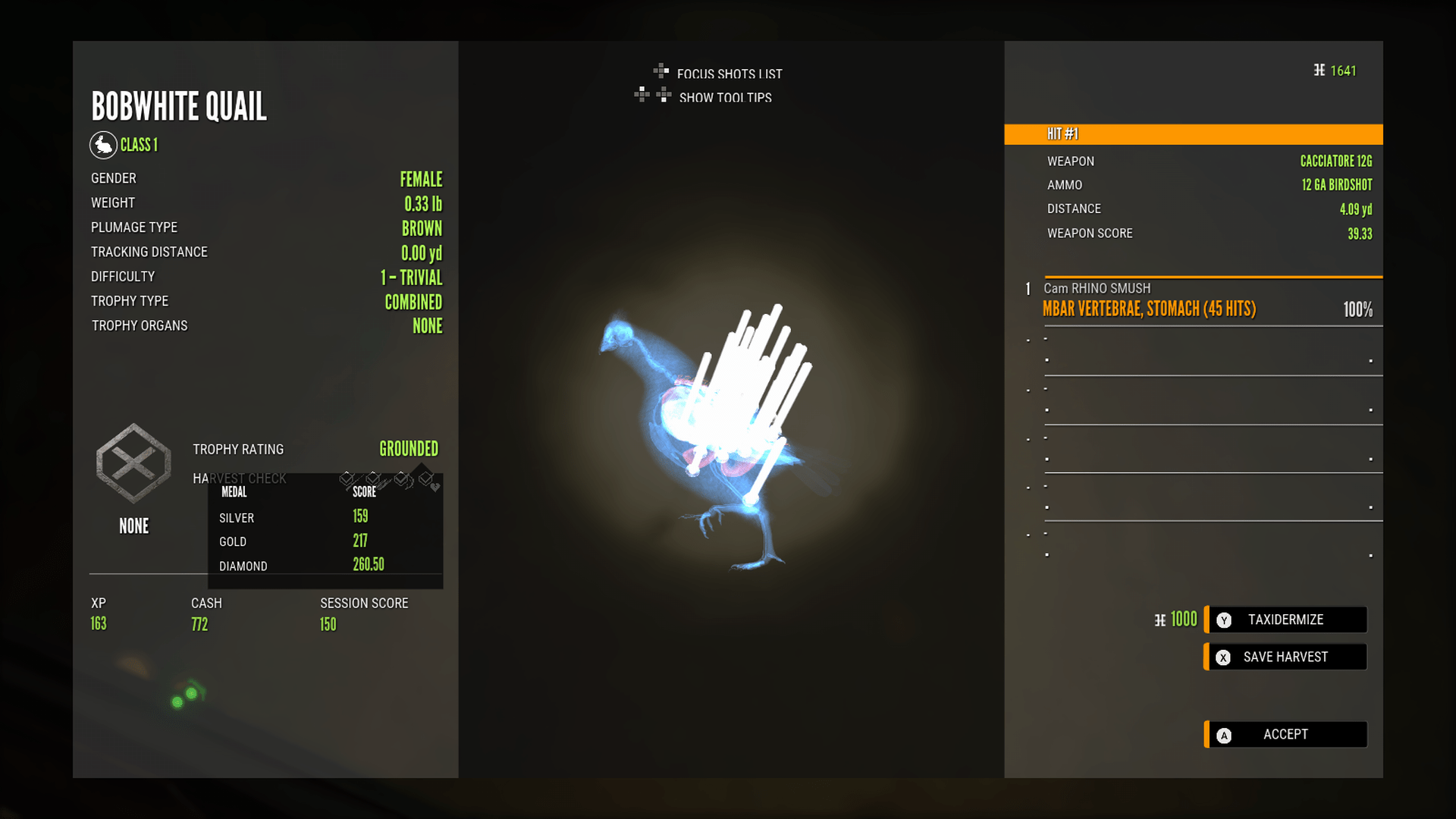Collapse the LUMBAR VERTEBRAE, STOMACH entry
Viewport: 1456px width, 819px height.
tap(1149, 309)
